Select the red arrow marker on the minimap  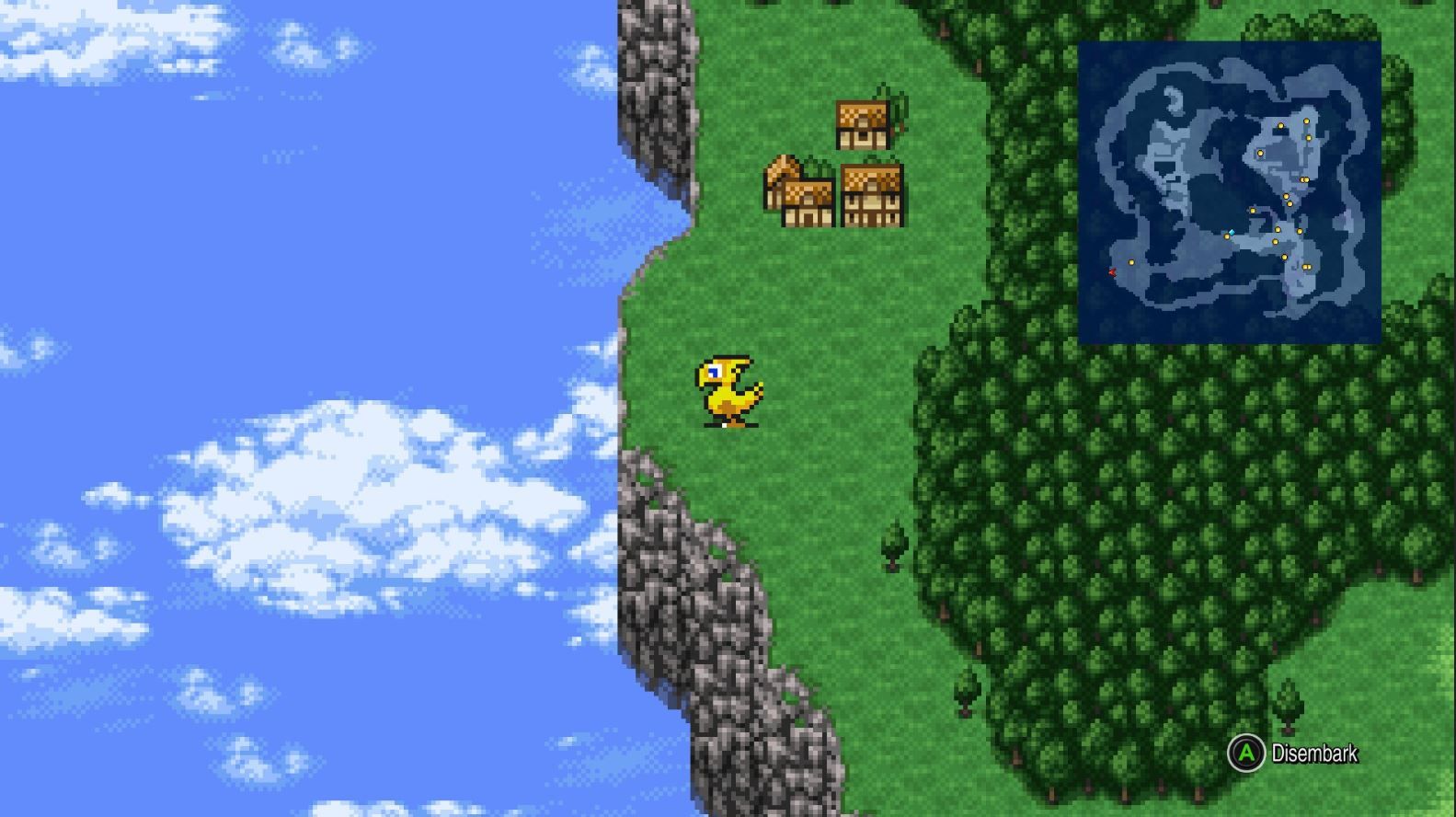point(1111,271)
